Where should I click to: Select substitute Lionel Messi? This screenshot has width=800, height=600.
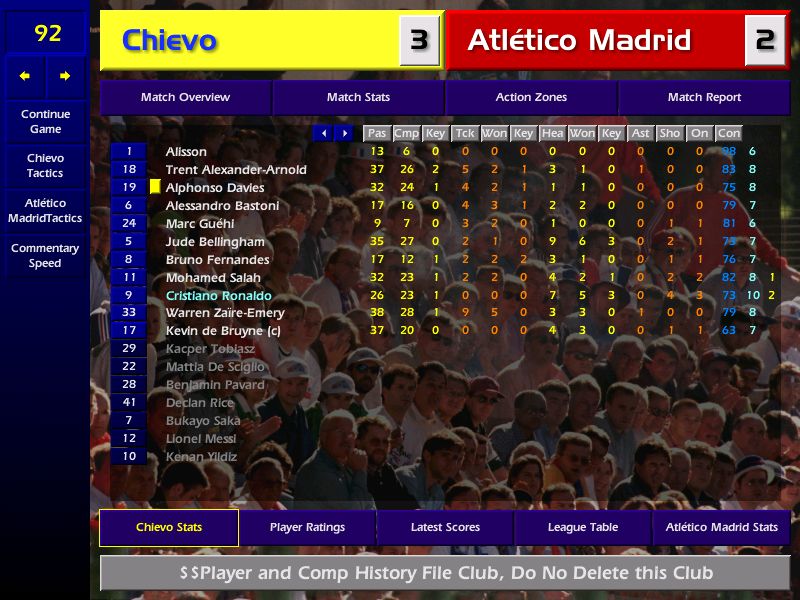coord(201,438)
